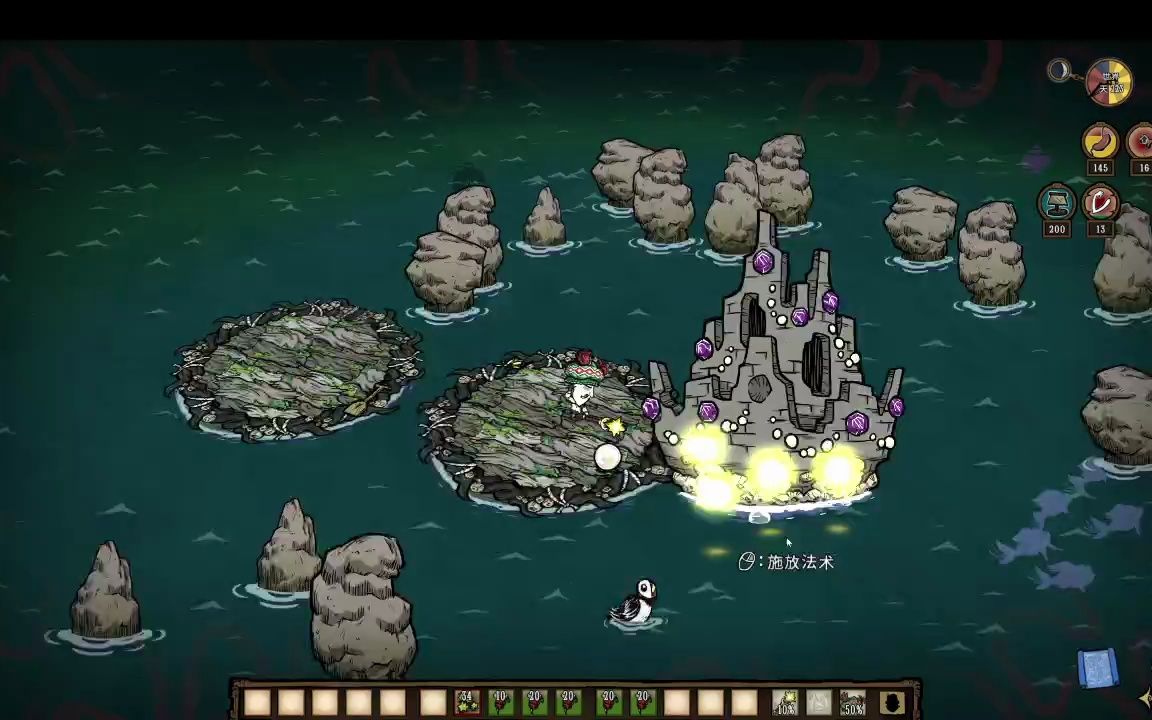Screen dimensions: 1152x720
Task: Pick the rose stack showing 10
Action: (x=501, y=703)
